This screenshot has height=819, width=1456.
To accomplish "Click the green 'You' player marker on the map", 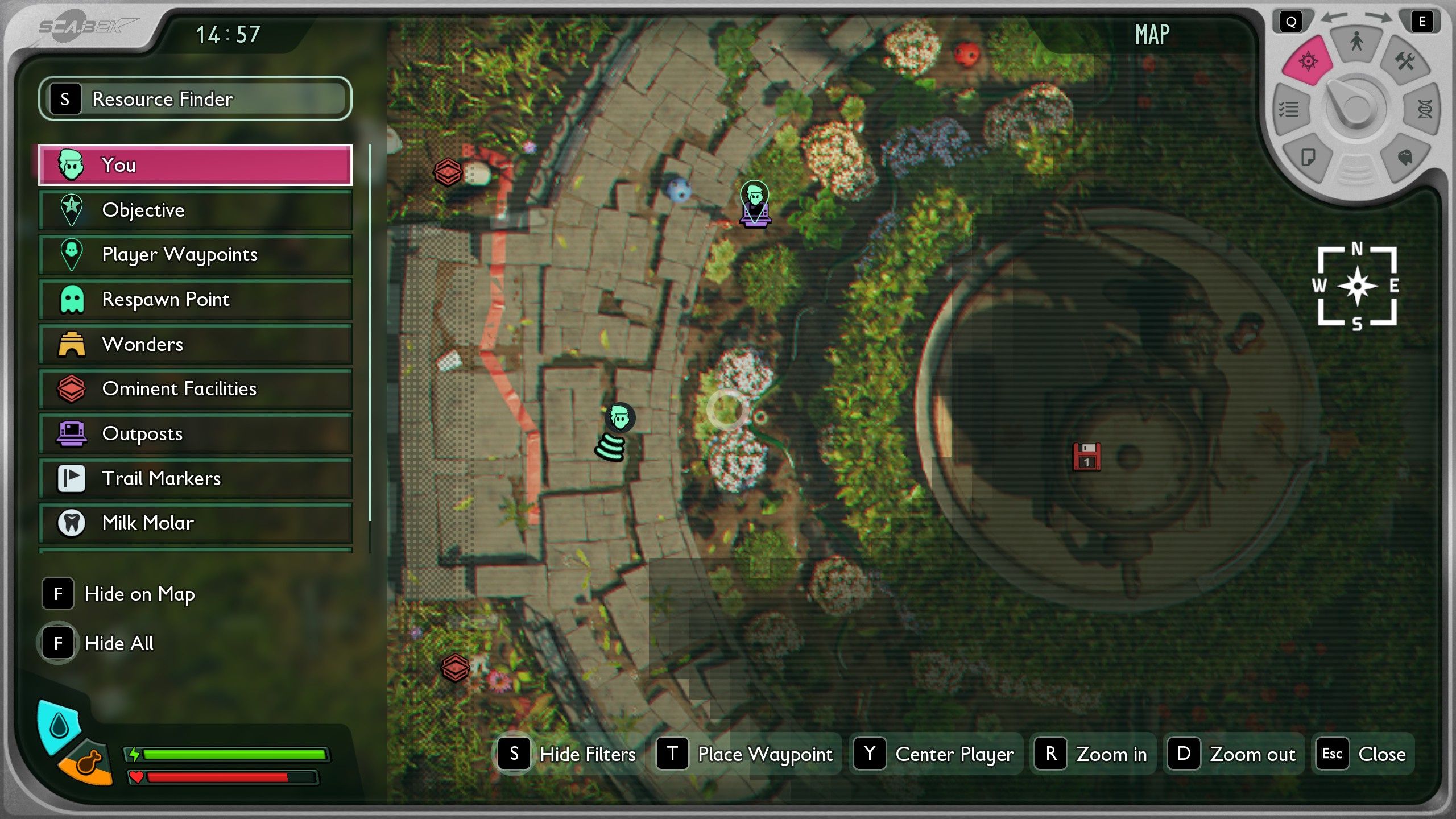I will (619, 417).
